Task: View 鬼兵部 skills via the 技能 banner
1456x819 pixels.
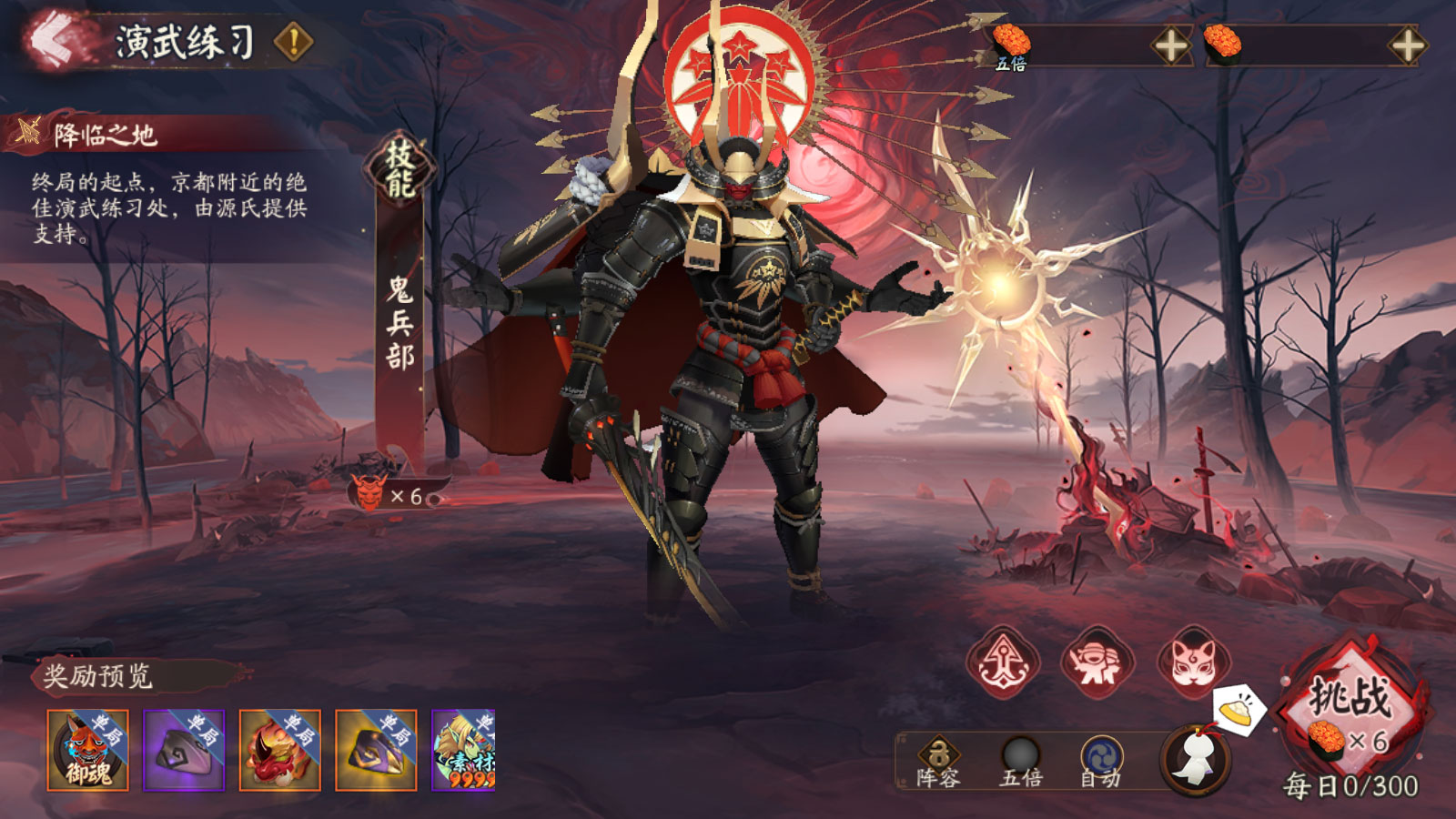Action: (399, 169)
